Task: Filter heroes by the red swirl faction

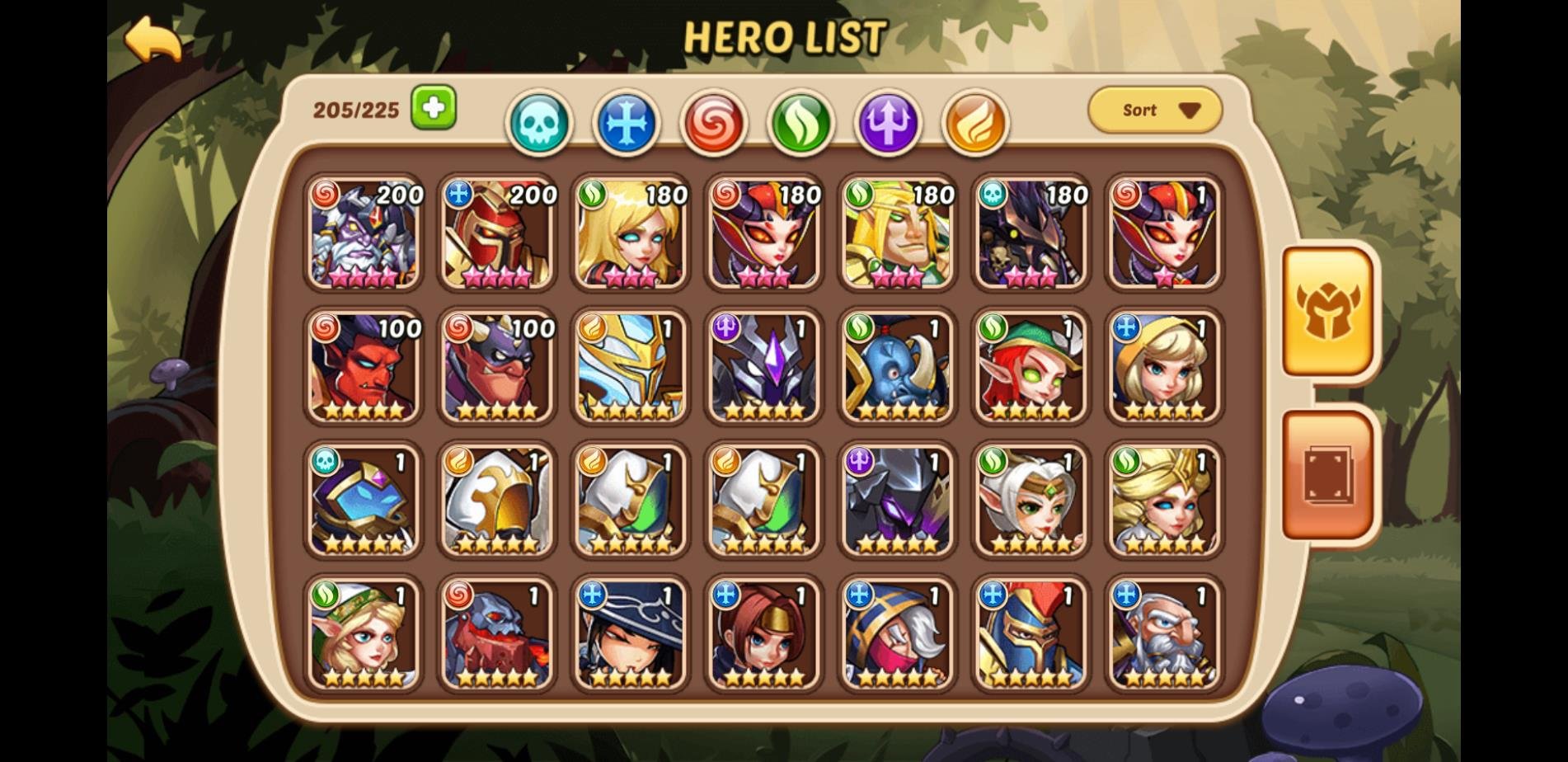Action: [x=714, y=124]
